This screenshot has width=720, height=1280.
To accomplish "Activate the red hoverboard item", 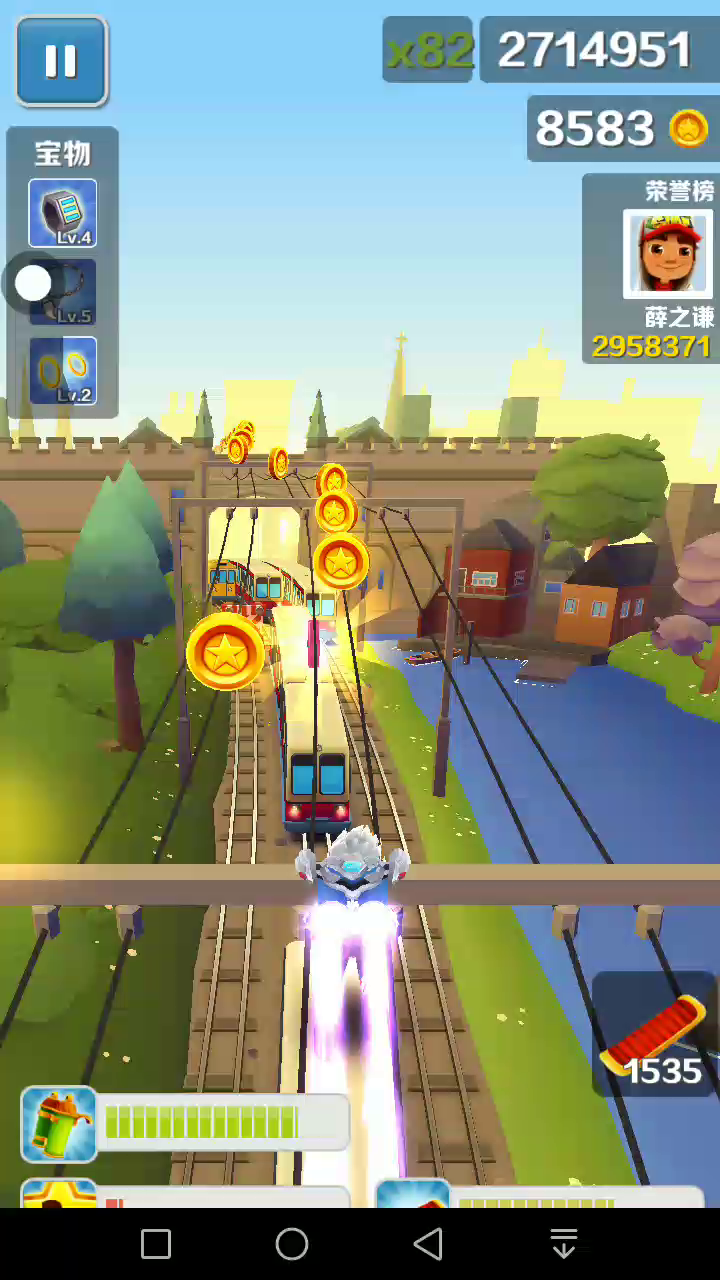I will 654,1037.
